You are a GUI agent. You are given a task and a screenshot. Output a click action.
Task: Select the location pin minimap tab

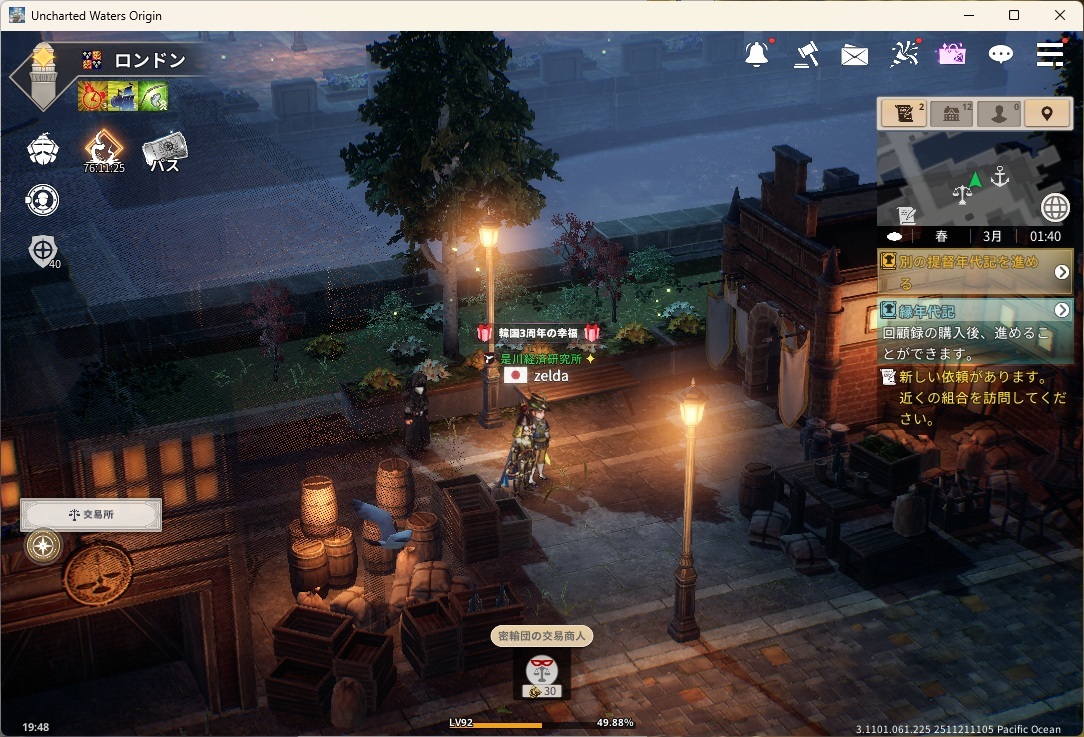pos(1047,113)
